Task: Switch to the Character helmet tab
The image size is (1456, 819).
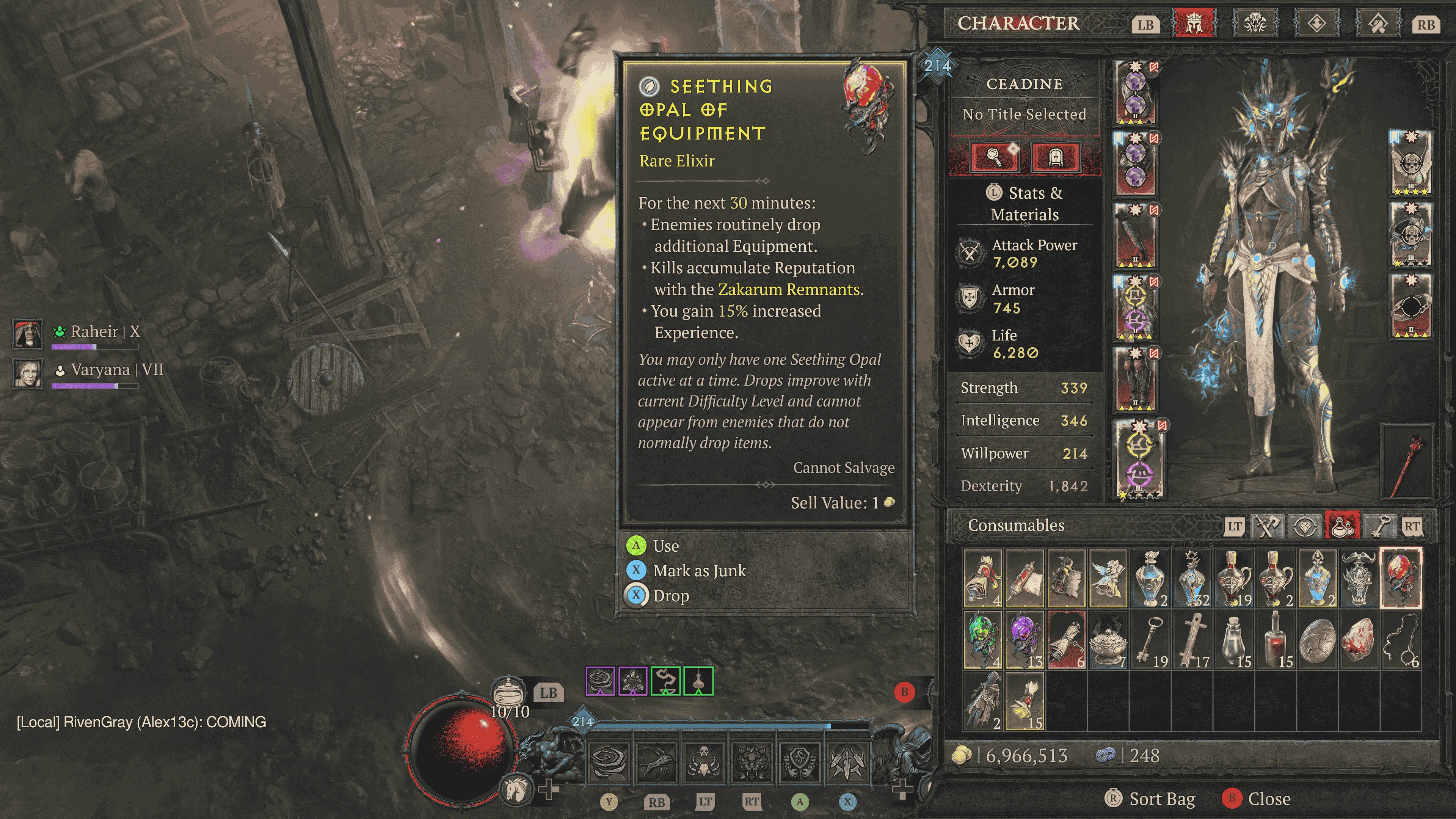Action: (x=1194, y=24)
